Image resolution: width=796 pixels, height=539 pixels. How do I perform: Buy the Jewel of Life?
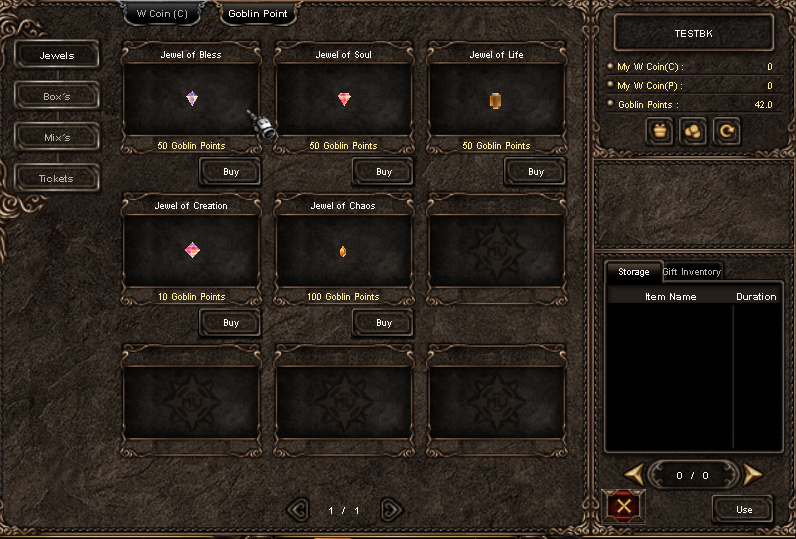pyautogui.click(x=536, y=172)
